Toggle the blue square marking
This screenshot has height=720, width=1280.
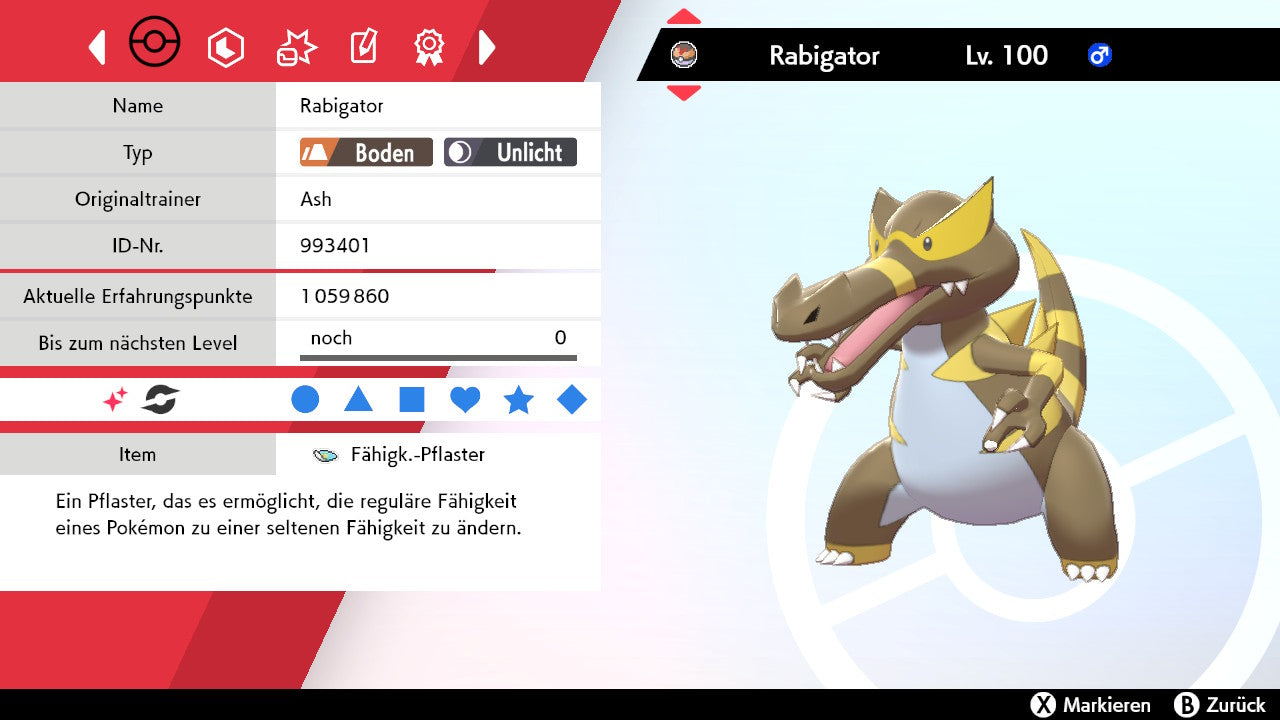pyautogui.click(x=412, y=400)
